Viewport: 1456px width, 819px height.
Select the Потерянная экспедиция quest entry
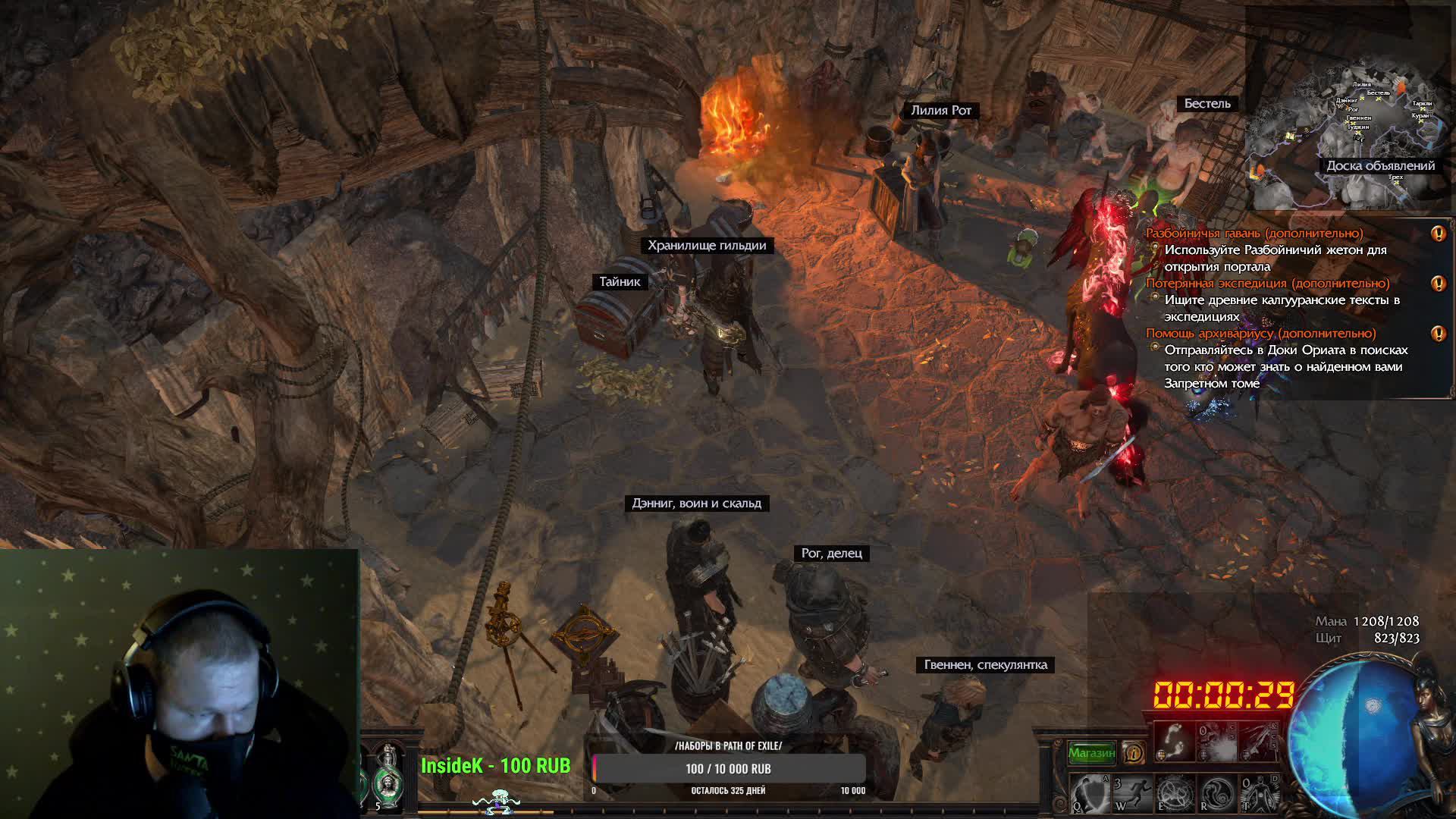click(x=1268, y=284)
